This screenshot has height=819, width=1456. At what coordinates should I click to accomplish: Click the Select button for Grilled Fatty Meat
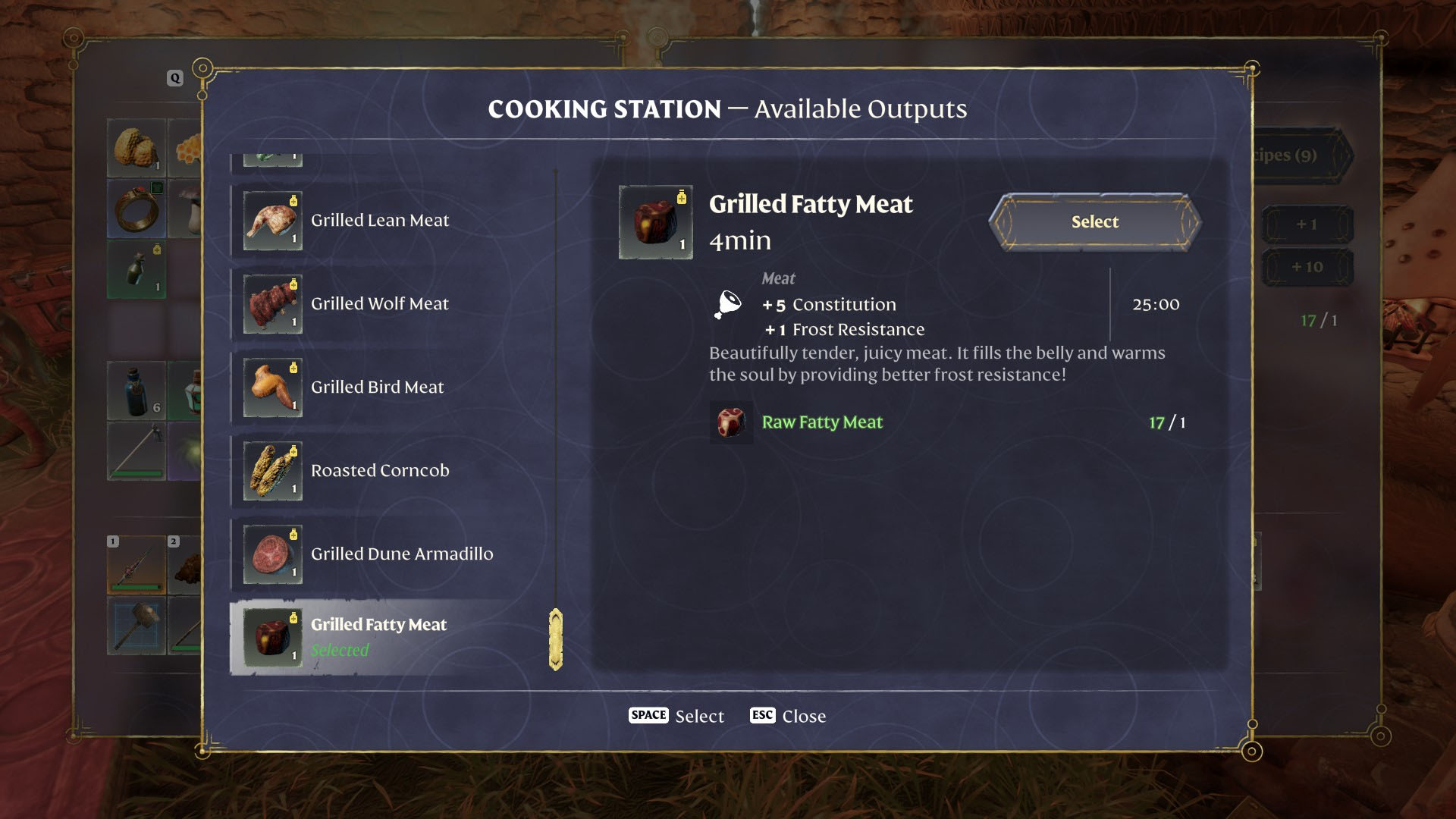coord(1095,222)
